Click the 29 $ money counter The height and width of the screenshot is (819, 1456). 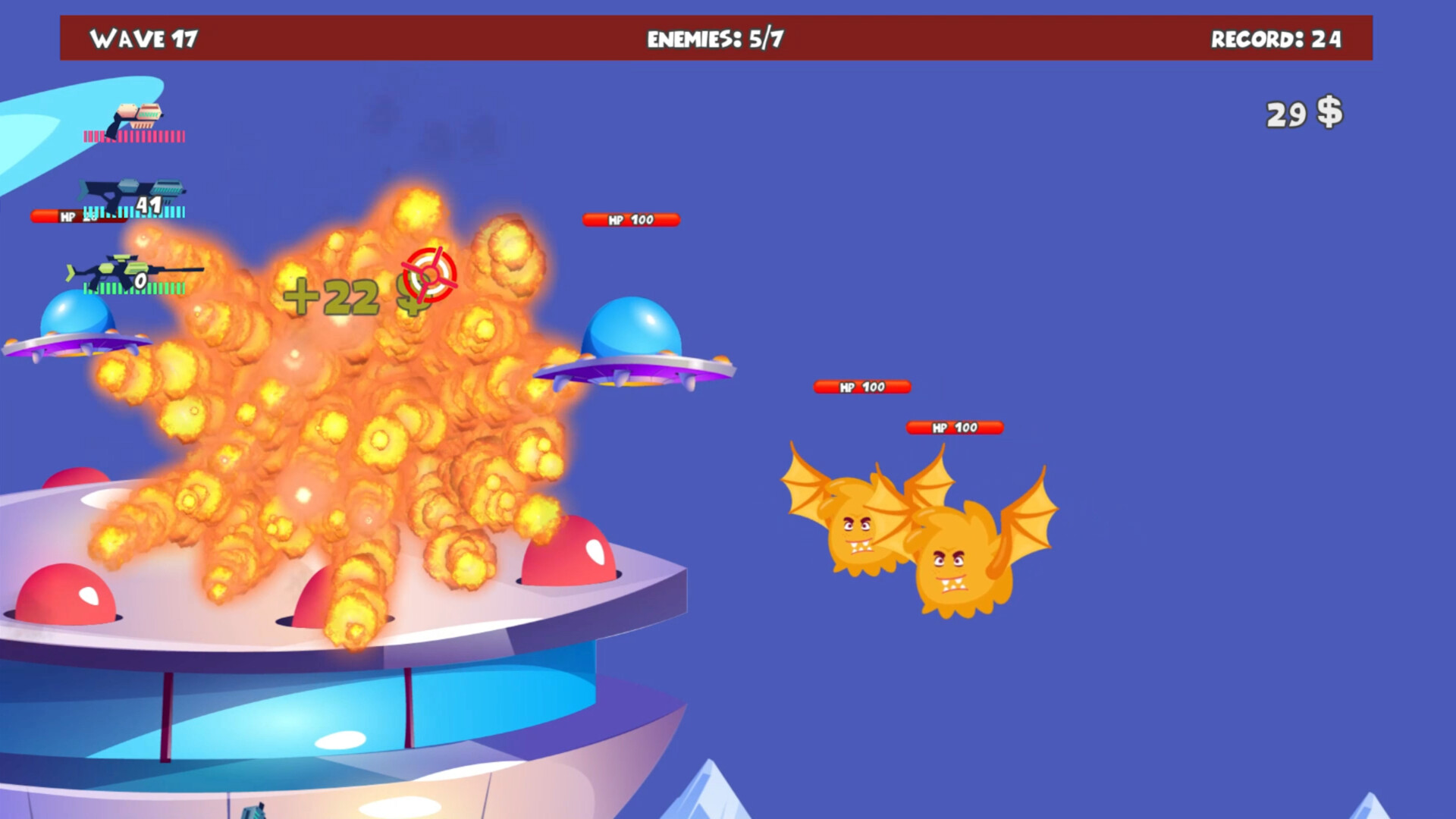pos(1303,111)
